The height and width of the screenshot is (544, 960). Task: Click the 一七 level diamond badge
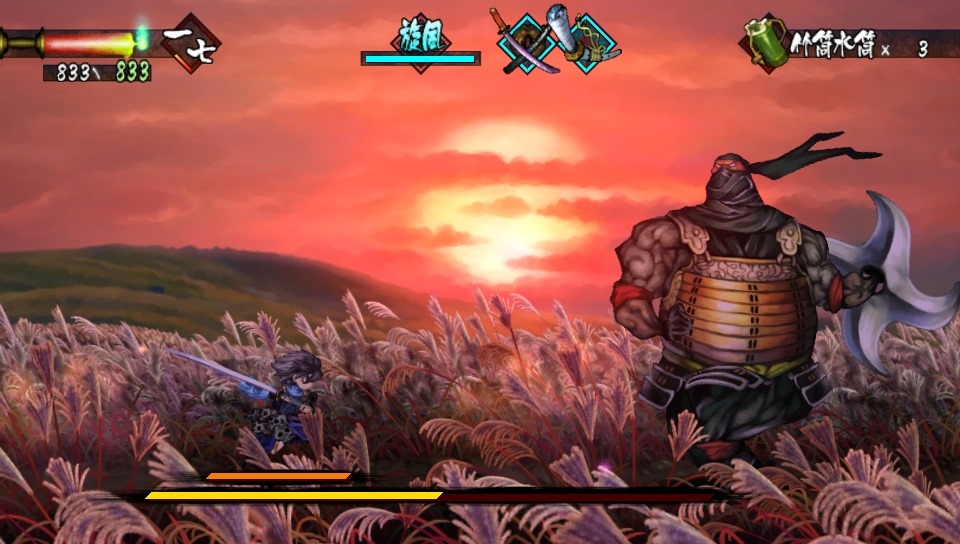coord(192,43)
